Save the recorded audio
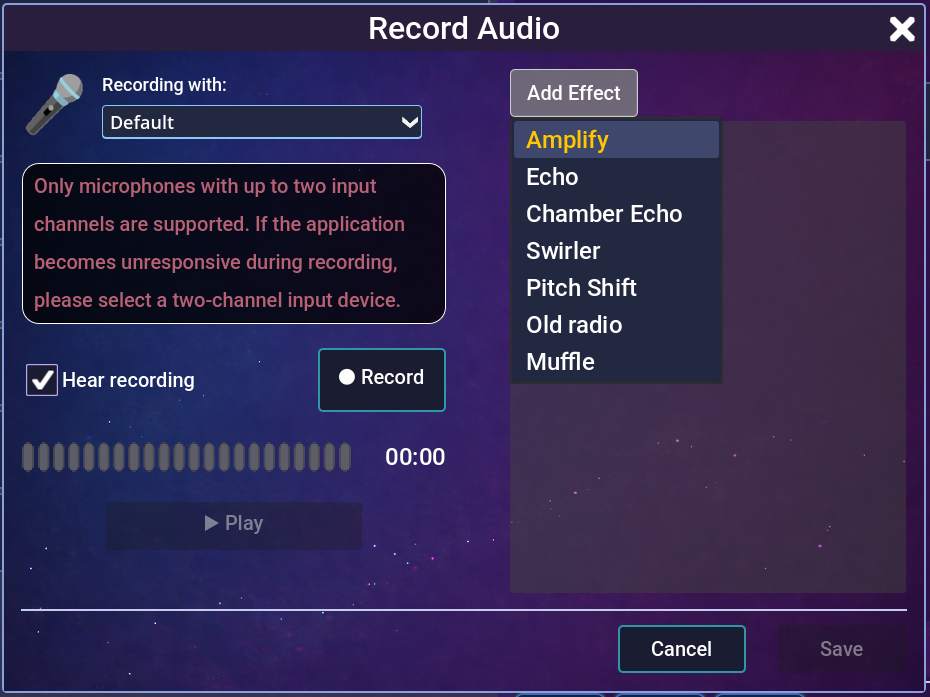 tap(841, 649)
